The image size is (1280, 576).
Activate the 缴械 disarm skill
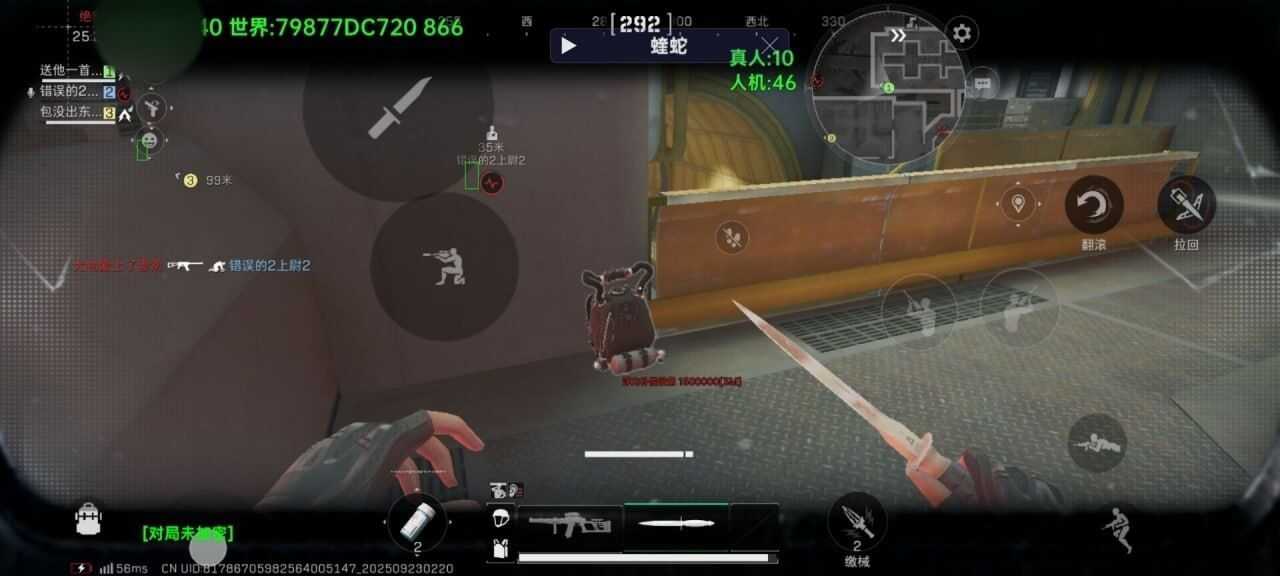point(856,520)
